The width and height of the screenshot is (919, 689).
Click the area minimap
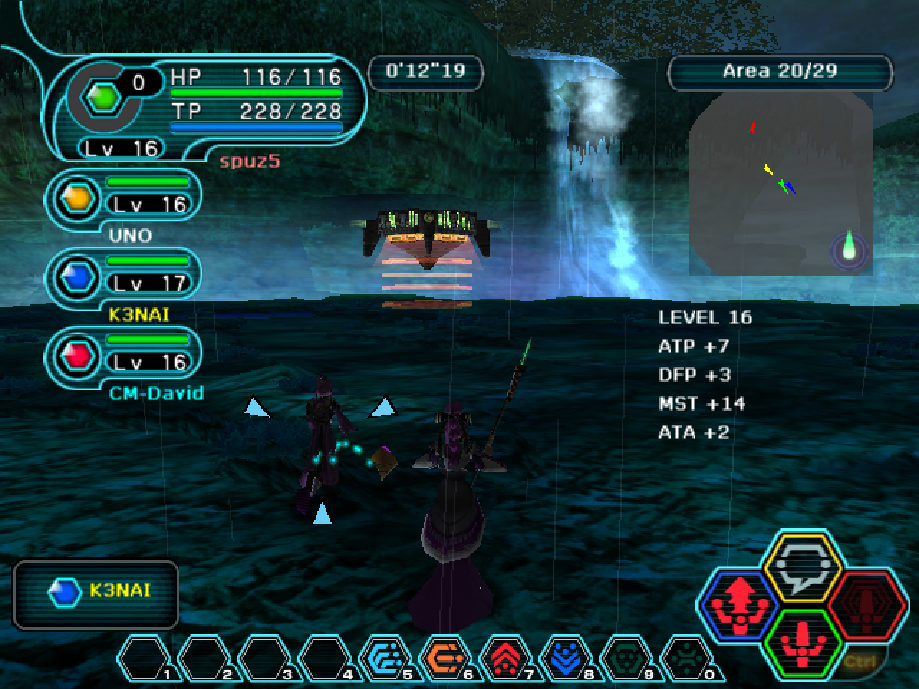780,185
